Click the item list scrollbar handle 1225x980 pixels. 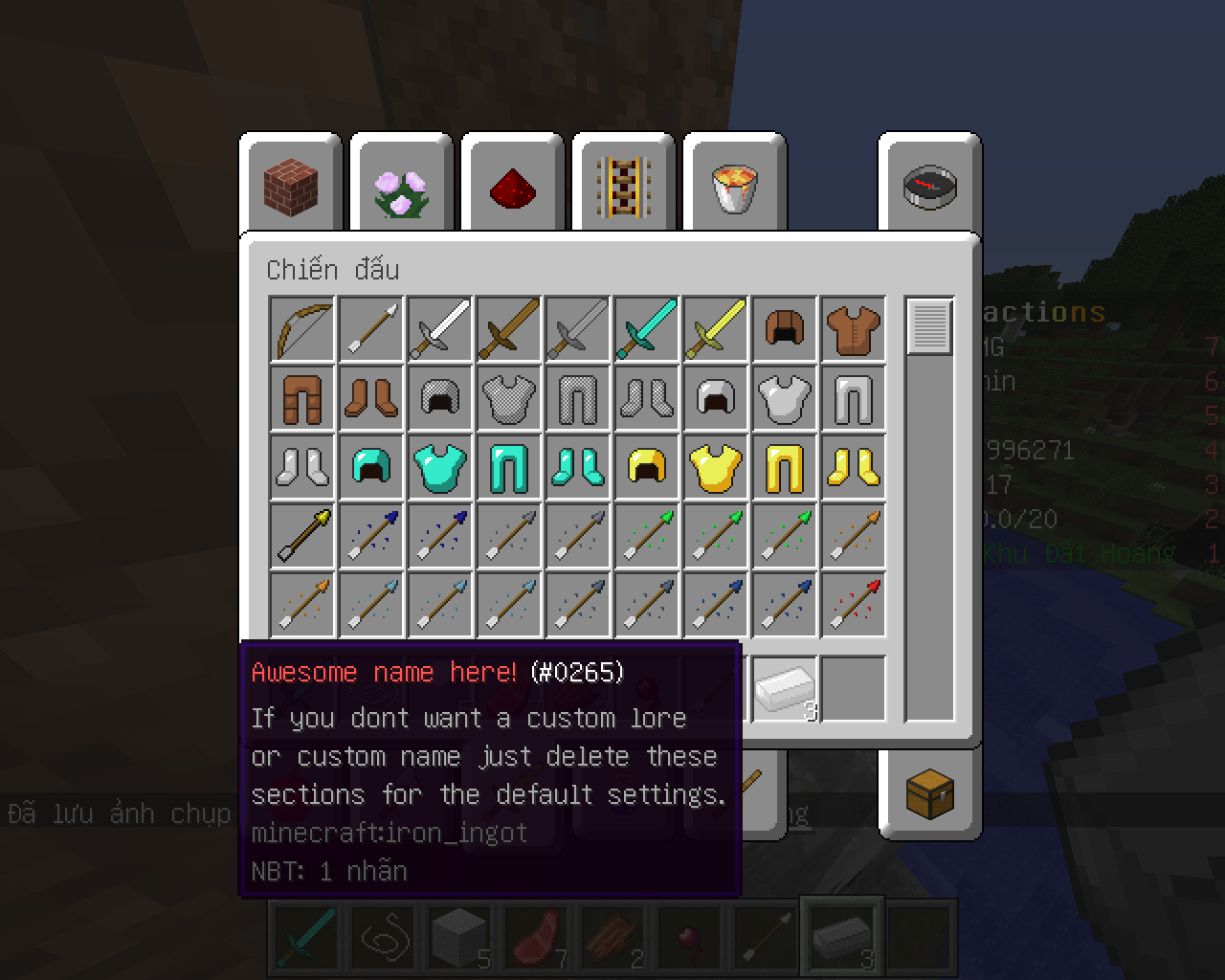[929, 327]
